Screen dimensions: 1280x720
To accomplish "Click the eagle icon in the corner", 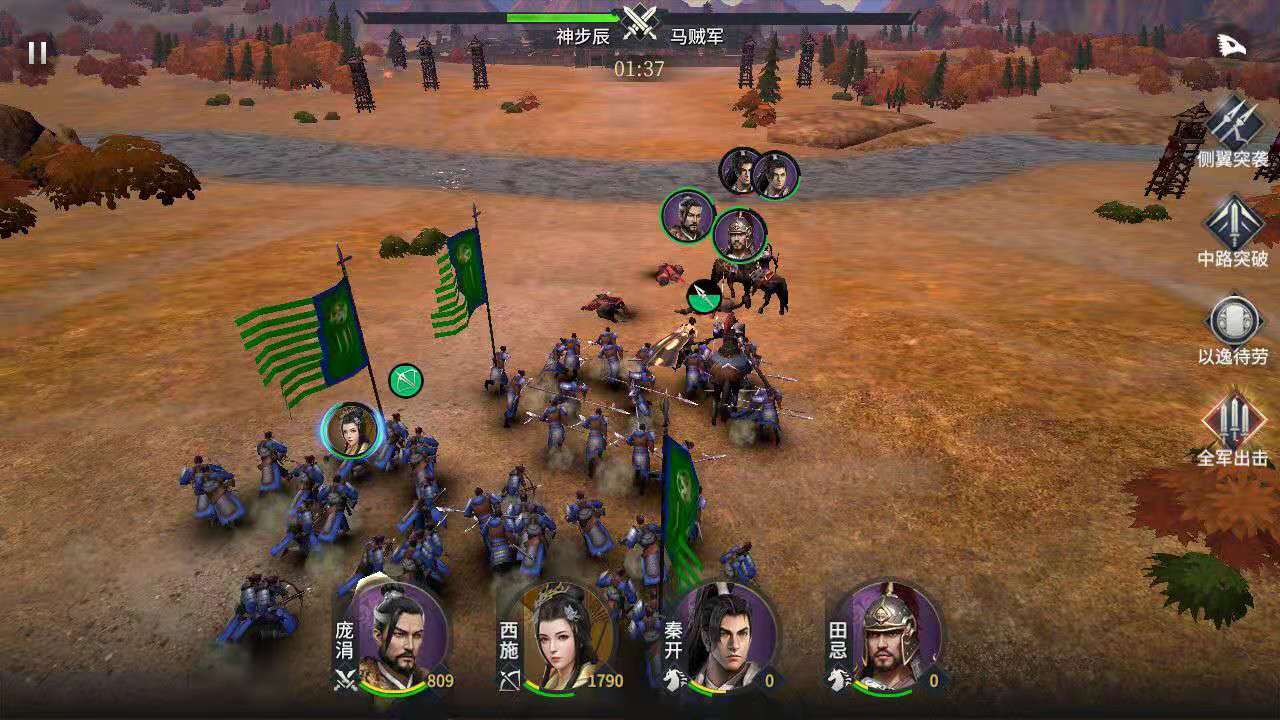I will point(1229,45).
